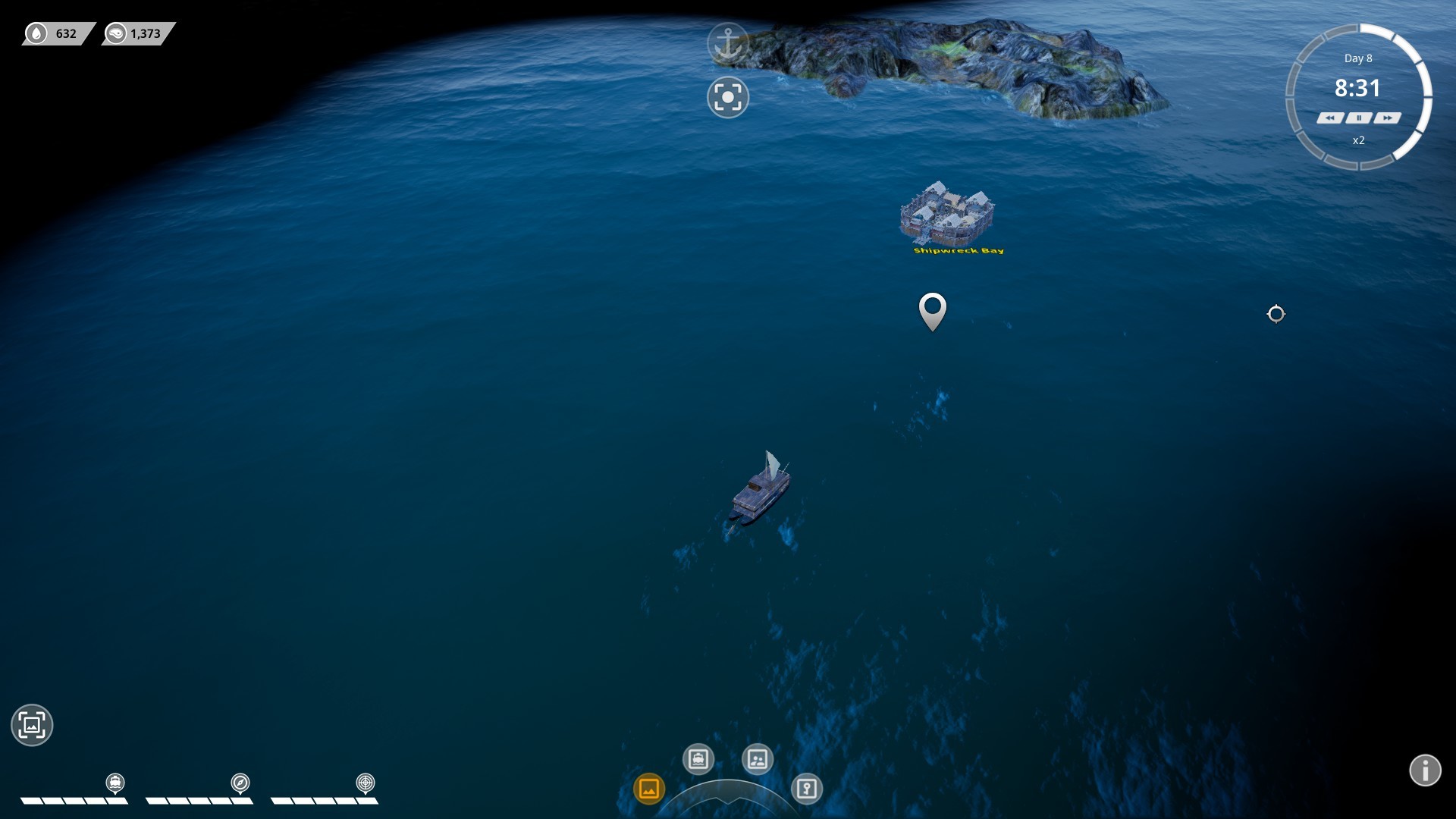
Task: Click the Shipwreck Bay settlement label
Action: click(957, 251)
